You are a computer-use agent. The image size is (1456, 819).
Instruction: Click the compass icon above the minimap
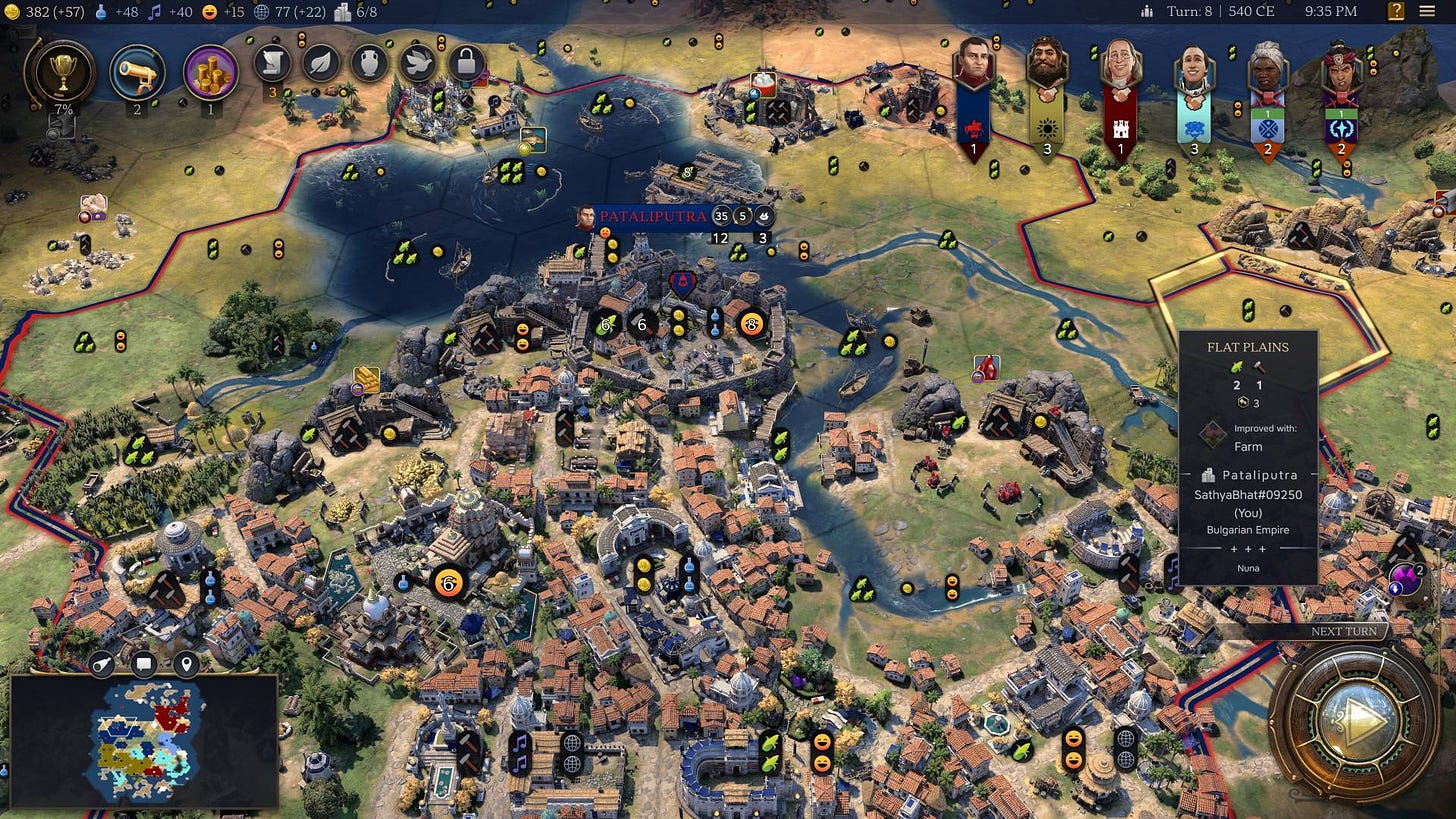101,663
